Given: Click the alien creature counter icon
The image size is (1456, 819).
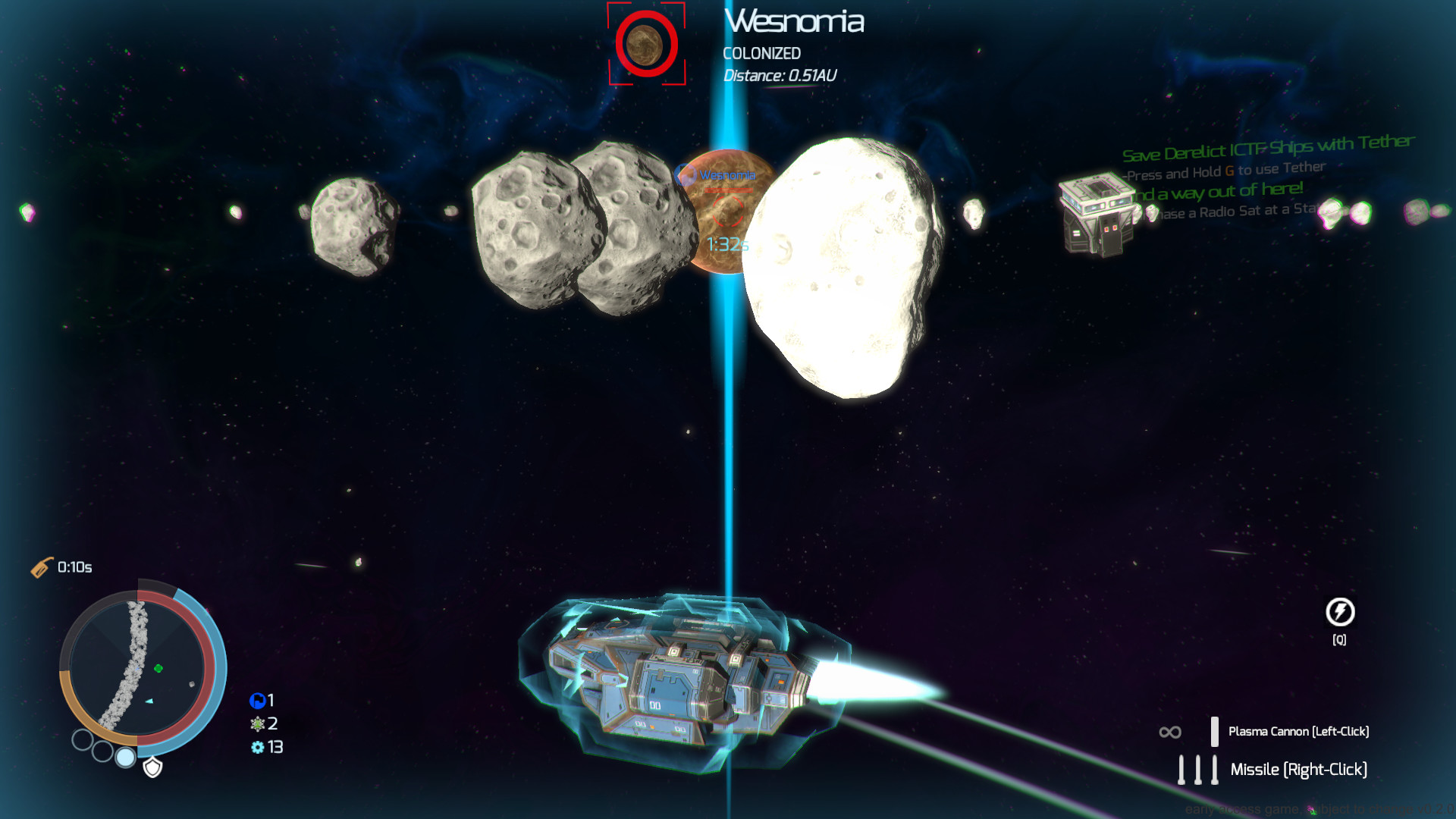Looking at the screenshot, I should tap(256, 725).
